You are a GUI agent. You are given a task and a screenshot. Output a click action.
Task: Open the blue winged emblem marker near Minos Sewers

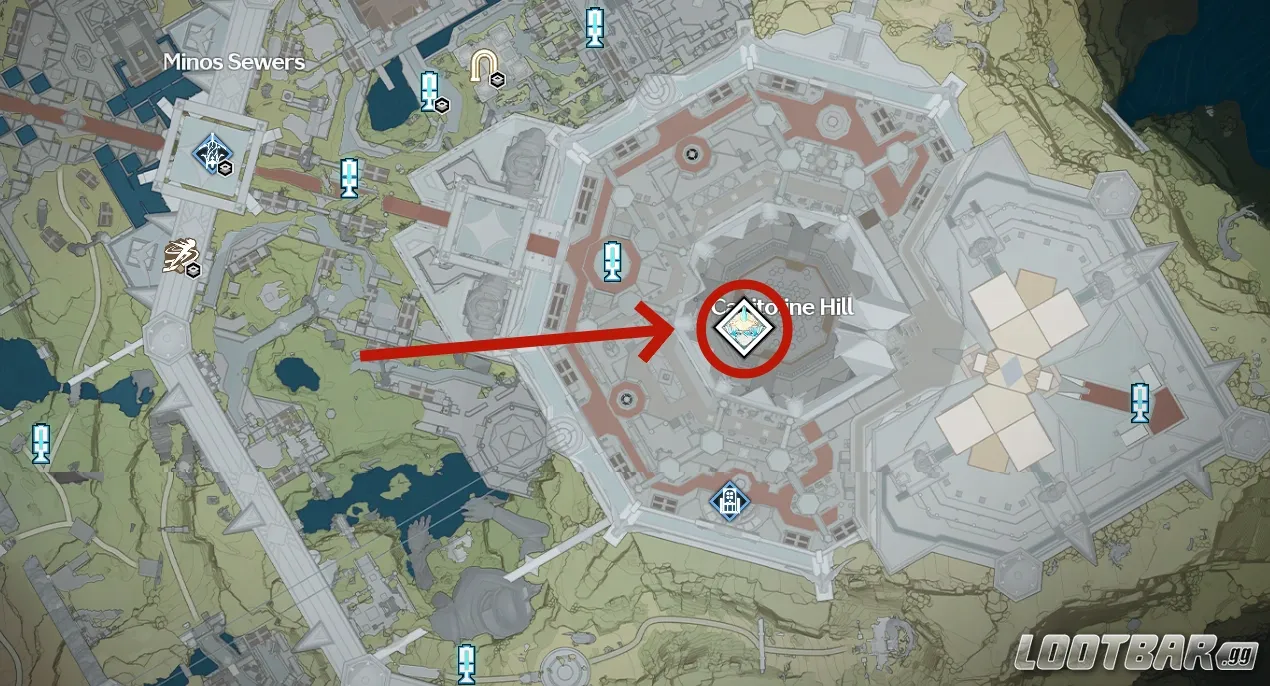tap(211, 153)
